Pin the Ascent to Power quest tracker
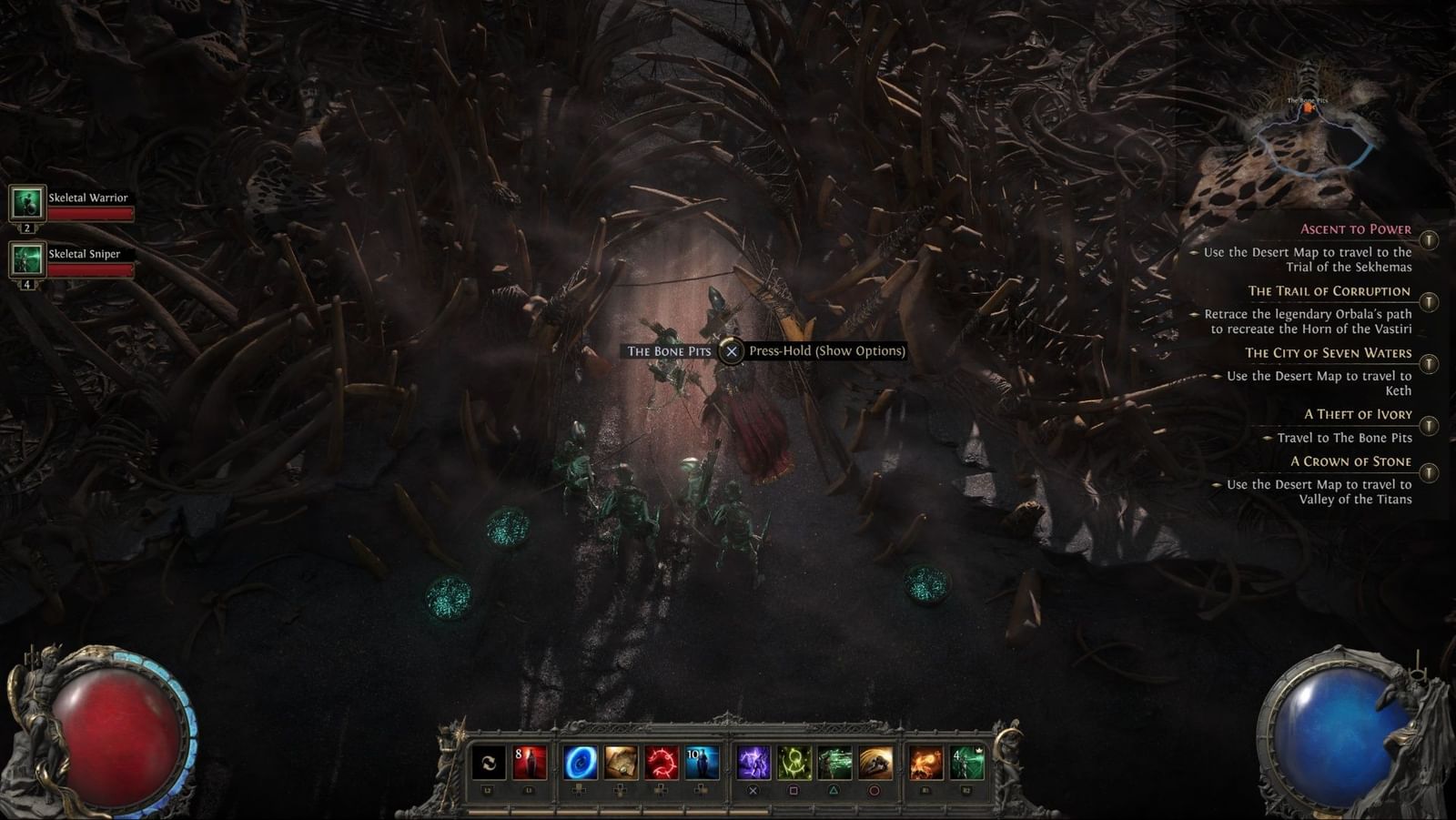Screen dimensions: 1456x820 (x=1429, y=239)
